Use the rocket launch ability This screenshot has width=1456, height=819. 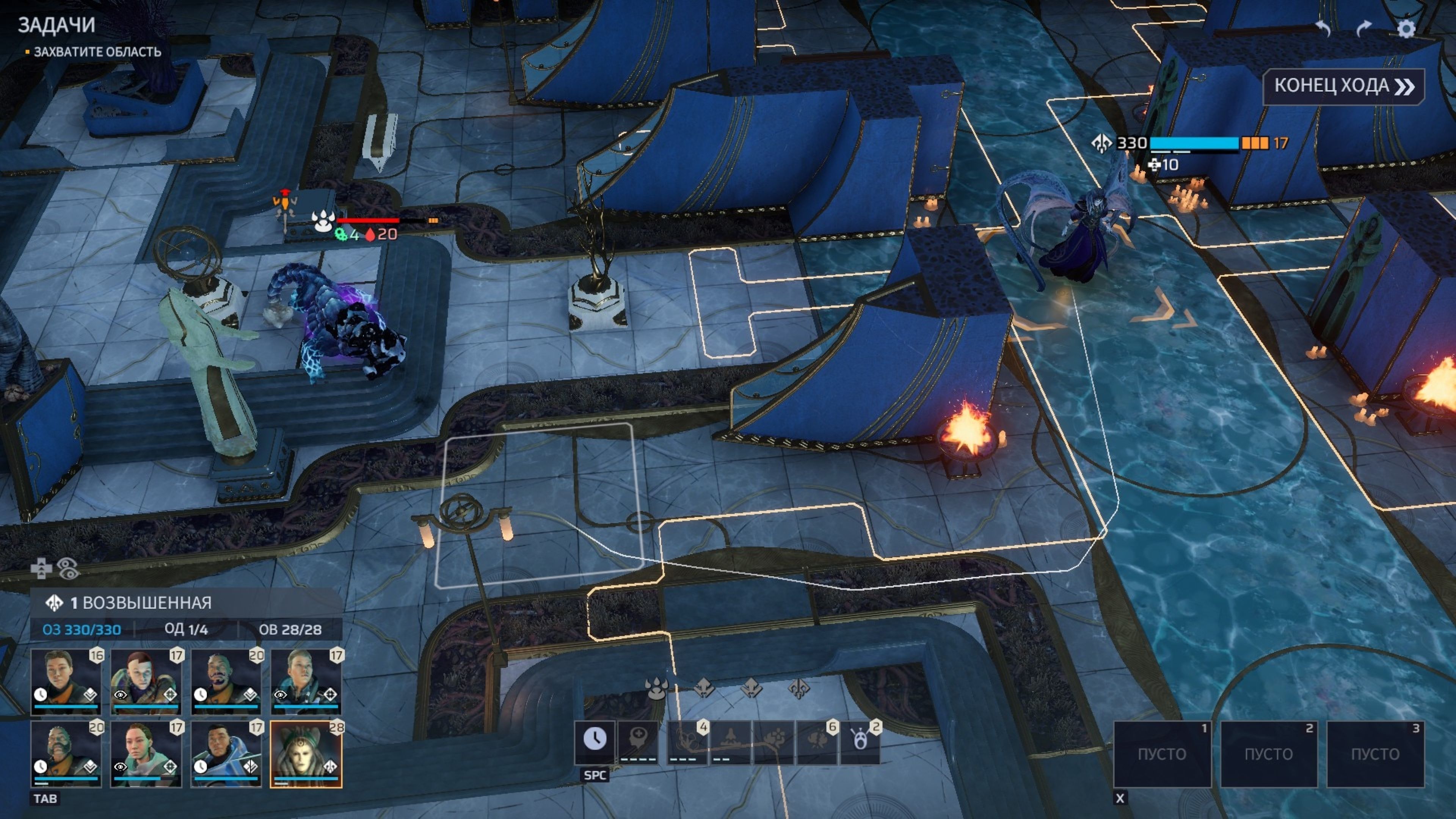pyautogui.click(x=730, y=741)
